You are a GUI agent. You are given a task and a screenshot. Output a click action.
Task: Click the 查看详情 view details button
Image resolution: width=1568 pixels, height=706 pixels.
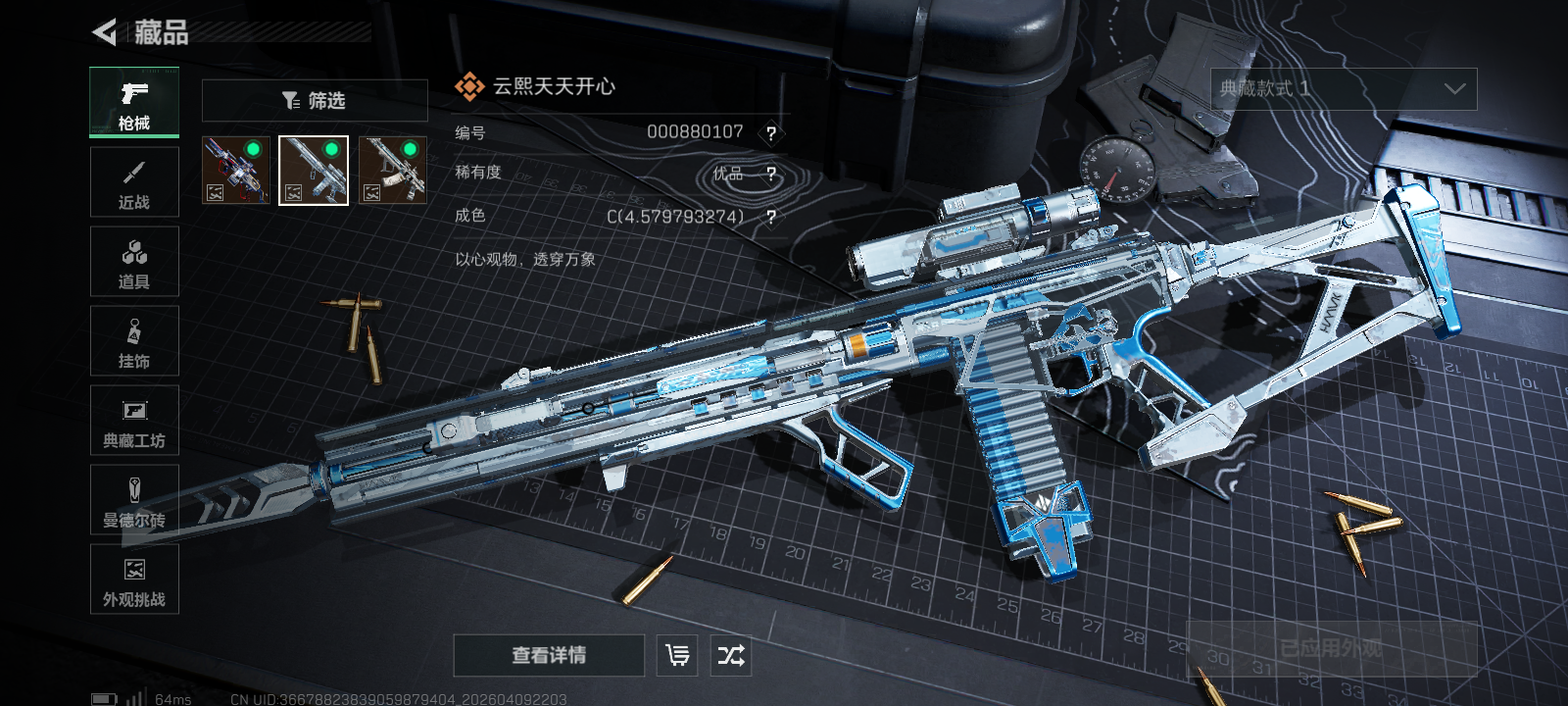tap(549, 655)
